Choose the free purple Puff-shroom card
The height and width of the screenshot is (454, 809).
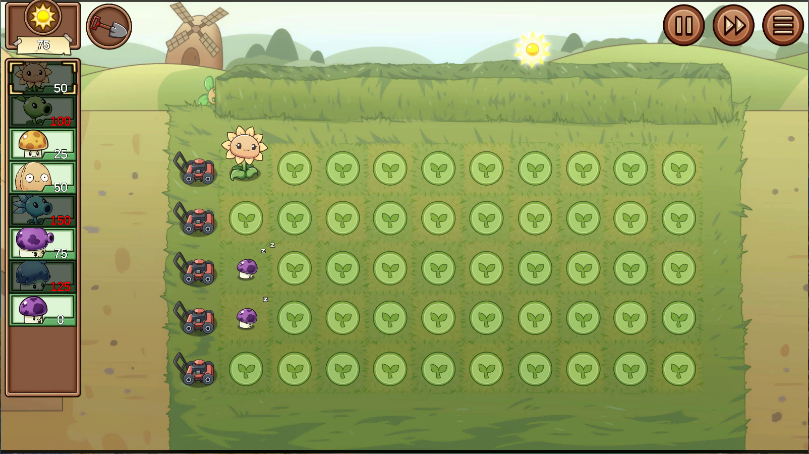click(42, 309)
